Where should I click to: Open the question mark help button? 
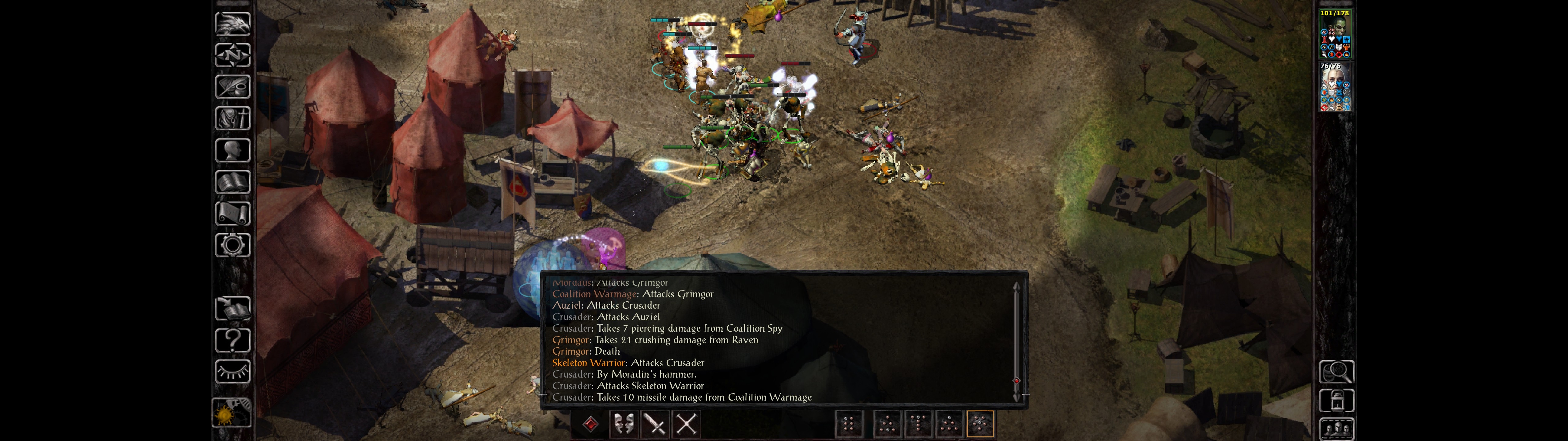point(232,340)
